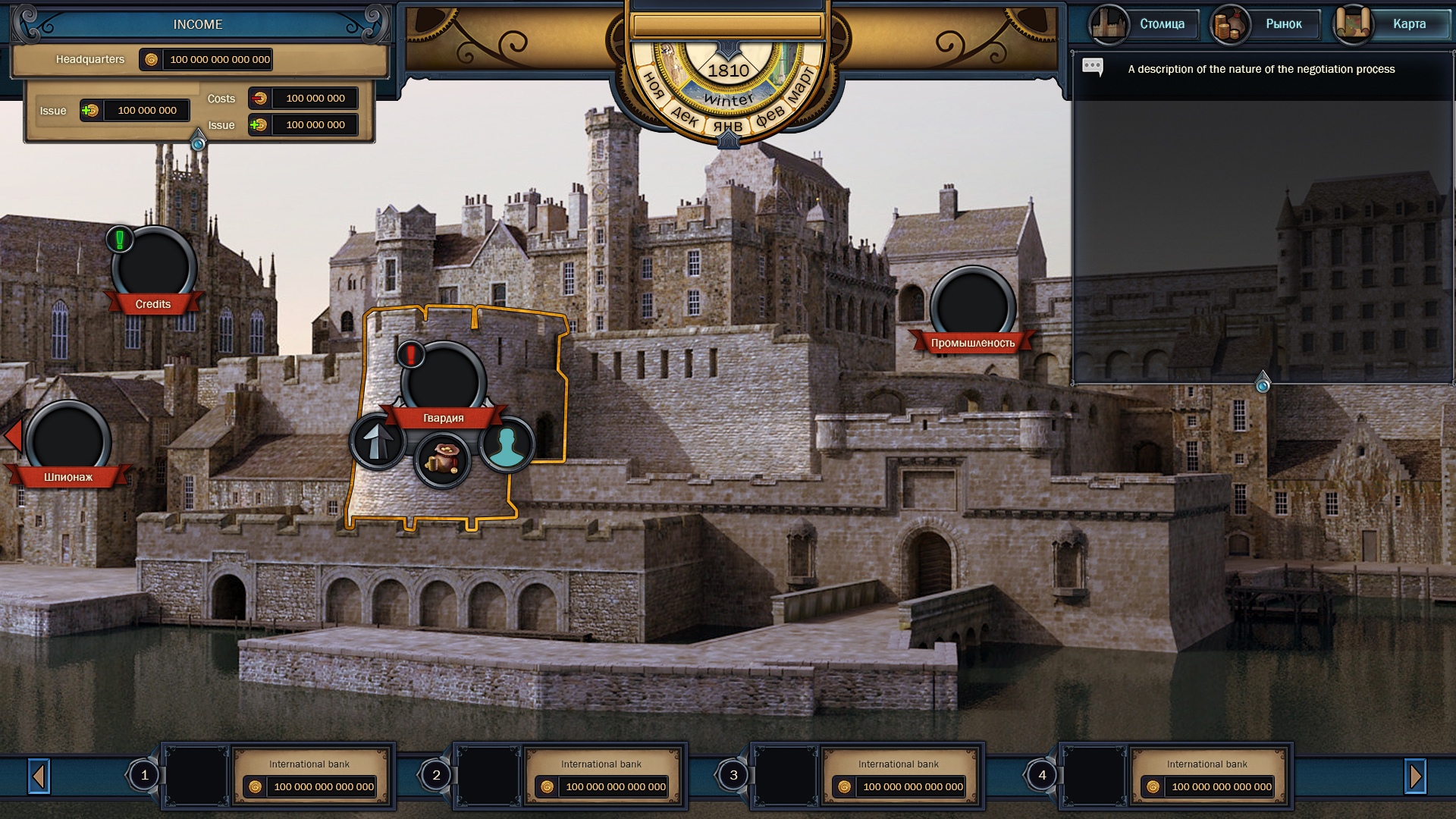The image size is (1456, 819).
Task: Click the teal person silhouette icon
Action: click(507, 445)
